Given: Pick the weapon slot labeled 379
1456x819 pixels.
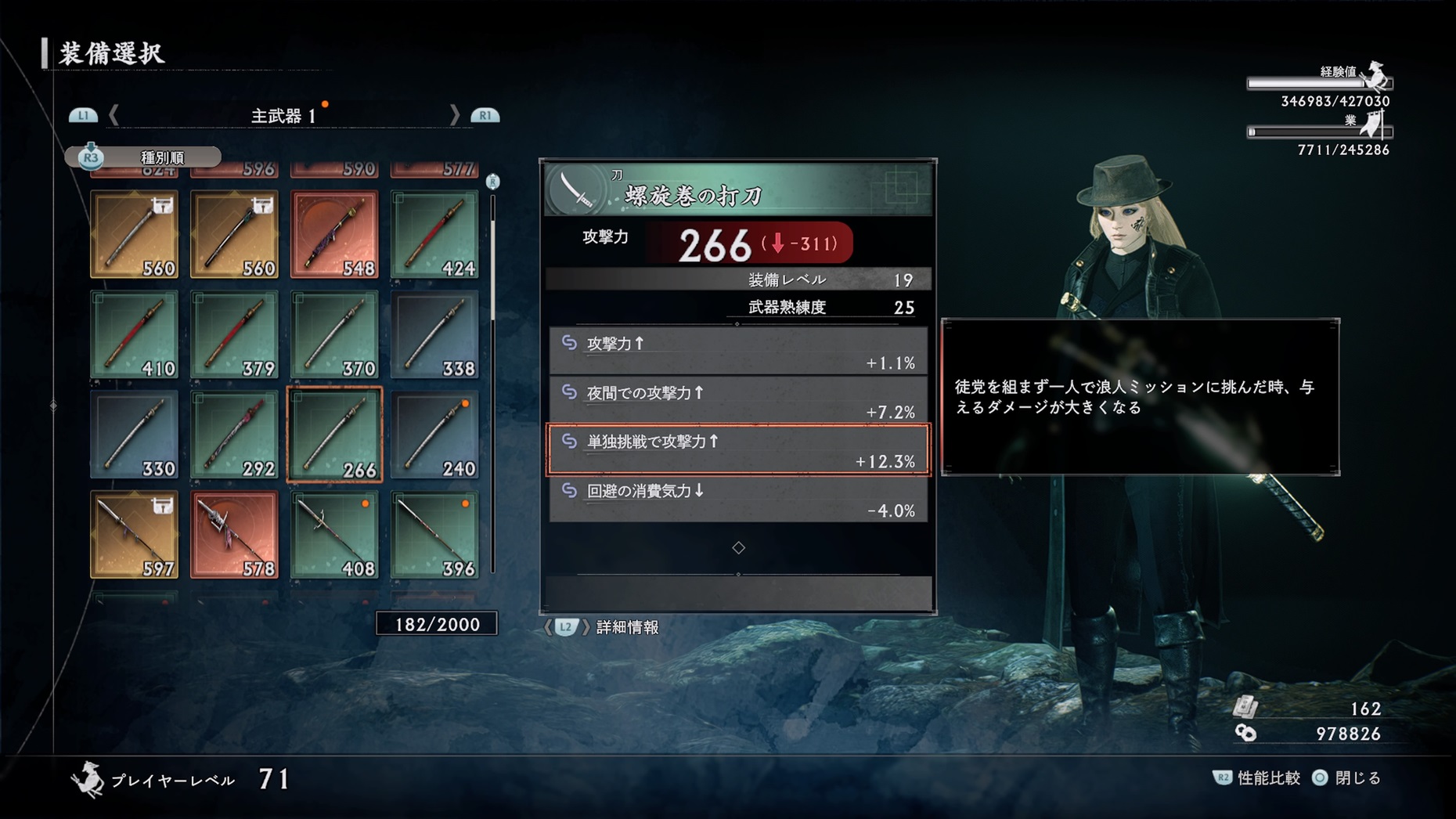Looking at the screenshot, I should pyautogui.click(x=234, y=334).
